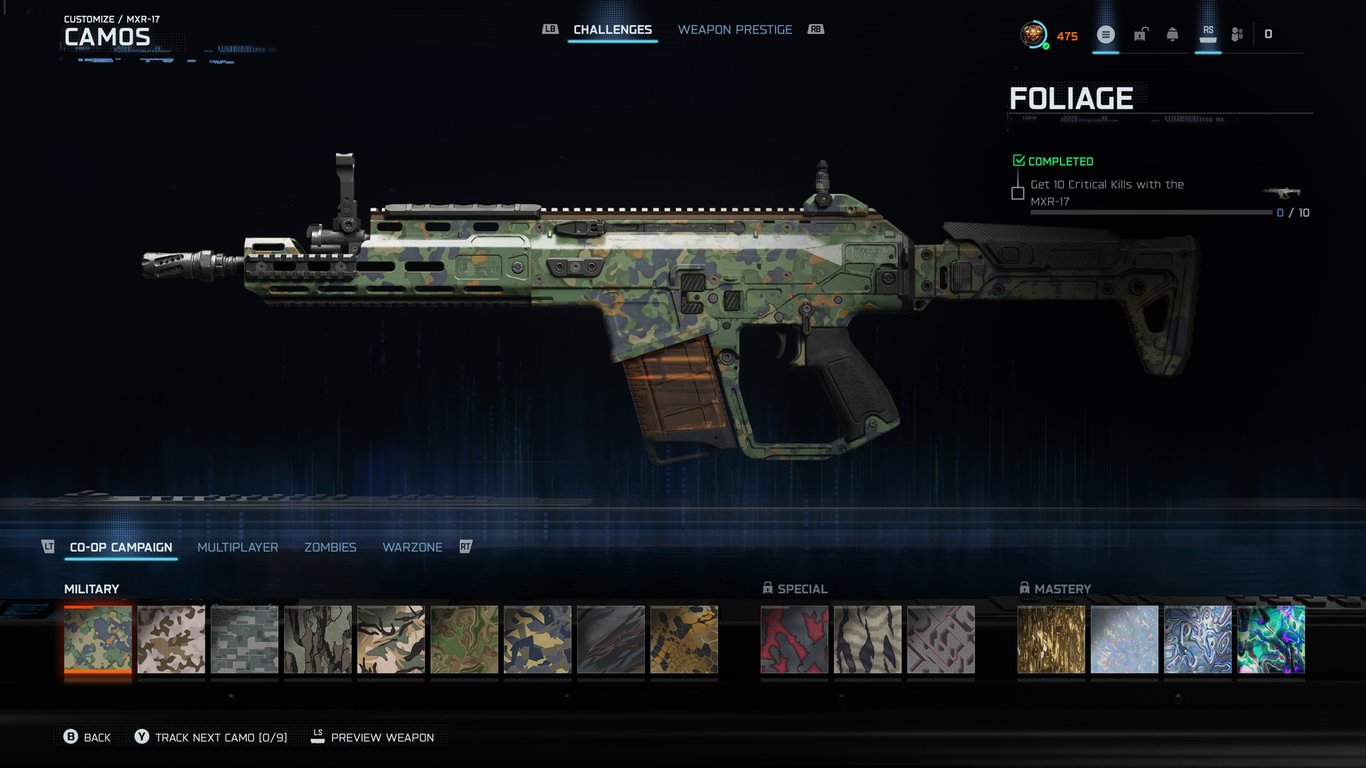This screenshot has width=1366, height=768.
Task: Check the COMPLETED checkbox for Foliage
Action: coord(1017,160)
